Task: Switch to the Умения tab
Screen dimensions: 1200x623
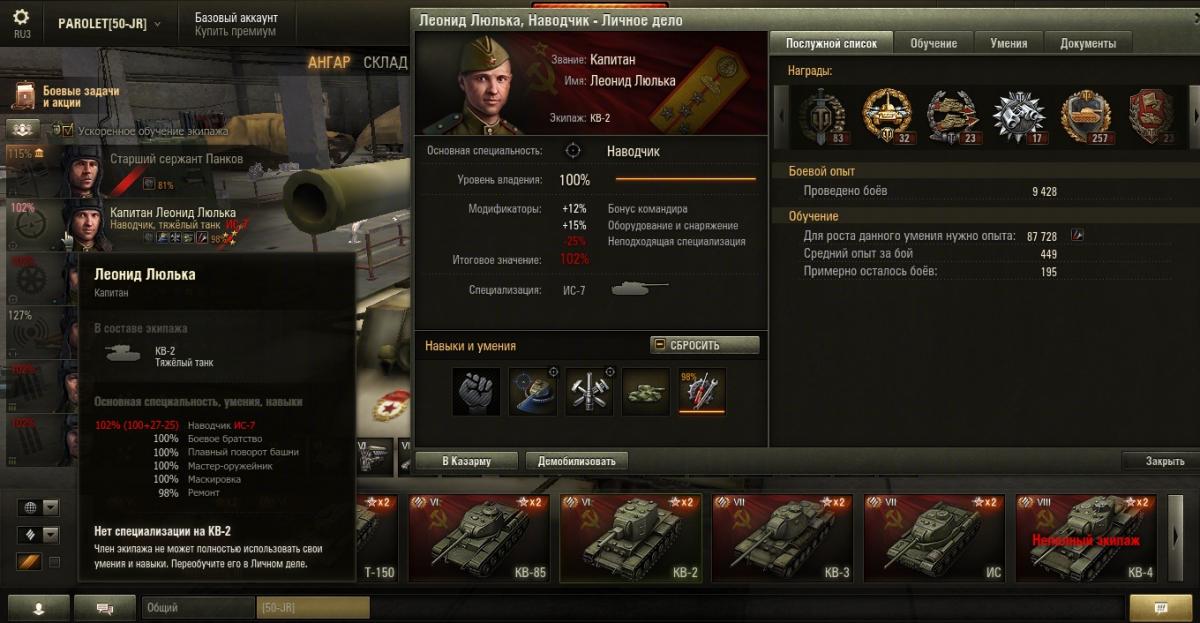Action: pyautogui.click(x=1008, y=43)
